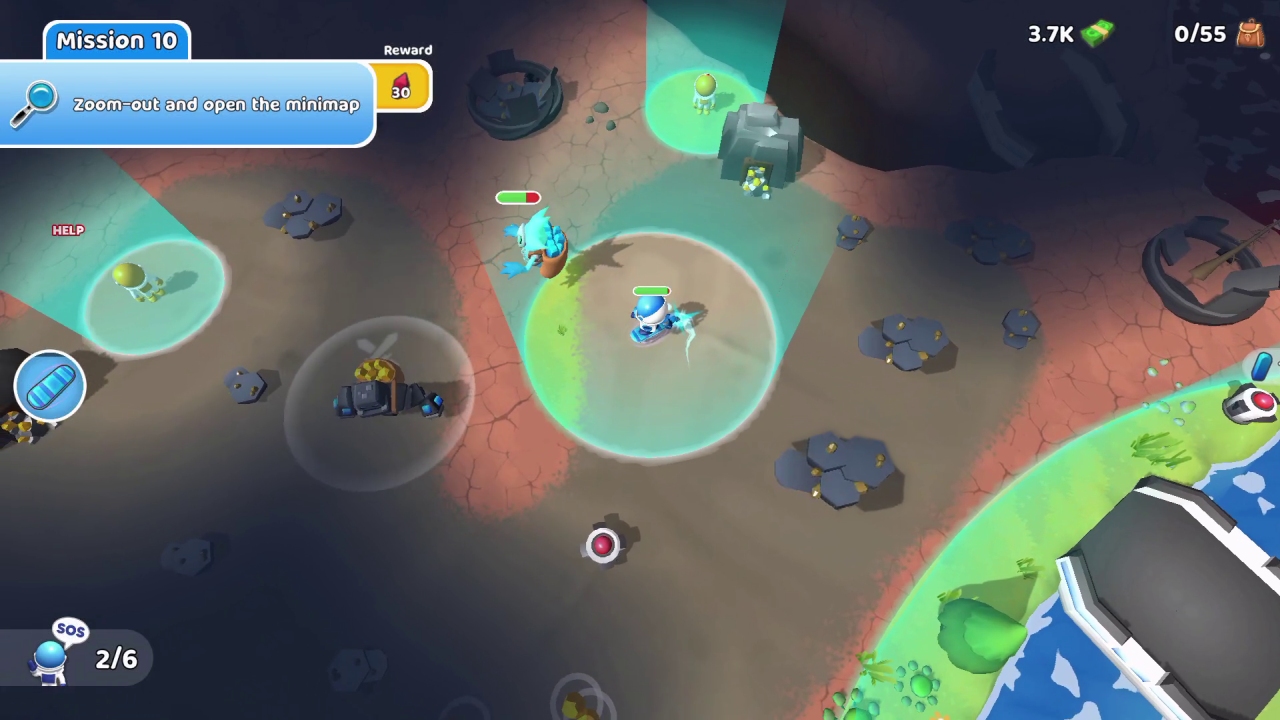The height and width of the screenshot is (720, 1280).
Task: Select the blue pill capsule pickup
Action: (x=49, y=385)
